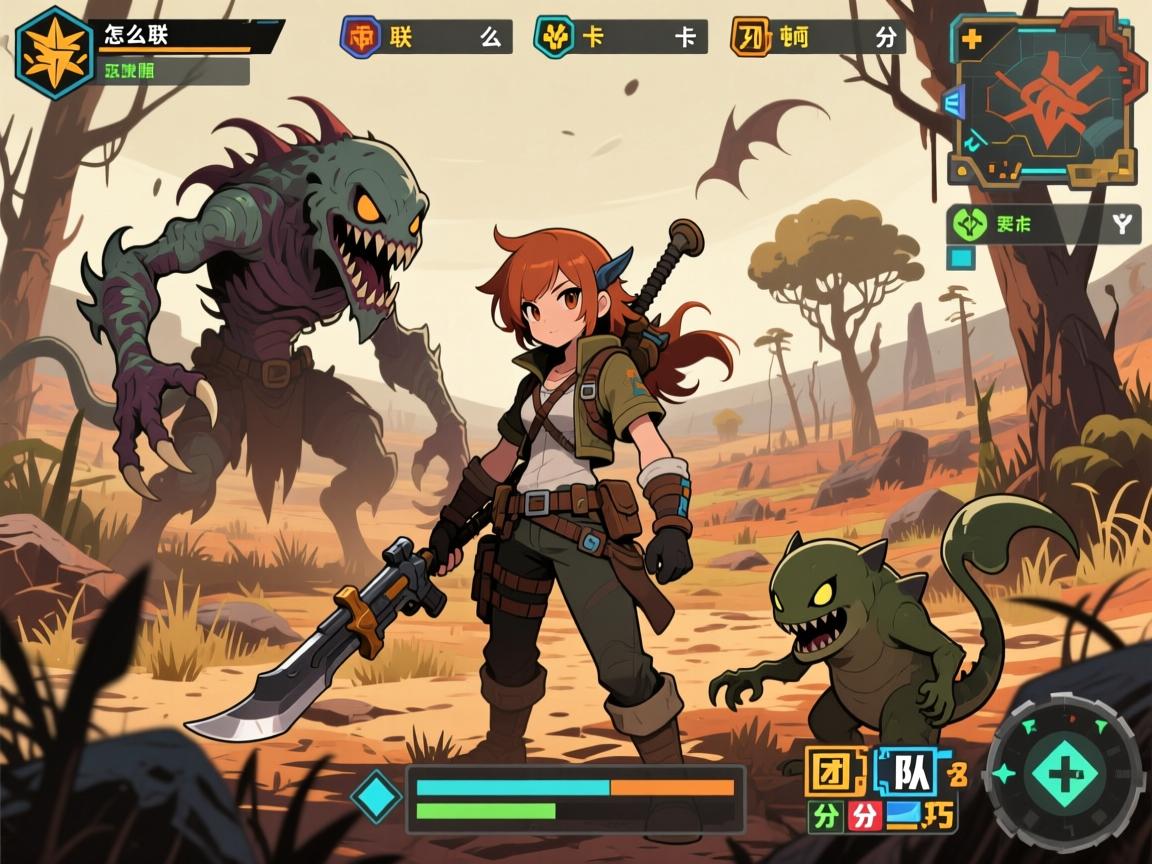Click the blue tab on minimap's left edge
The height and width of the screenshot is (864, 1152).
953,104
